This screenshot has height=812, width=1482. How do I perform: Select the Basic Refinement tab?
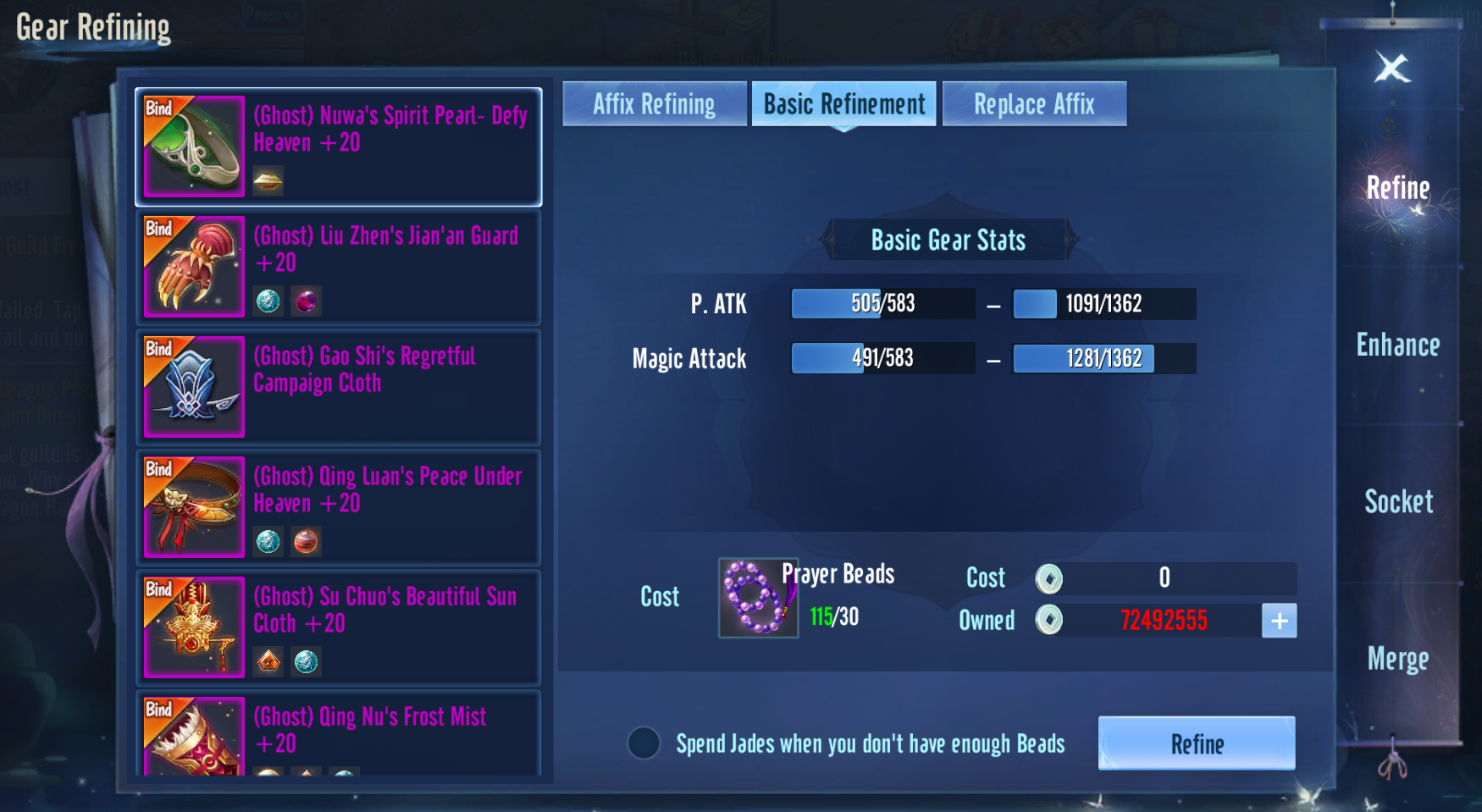[x=843, y=104]
